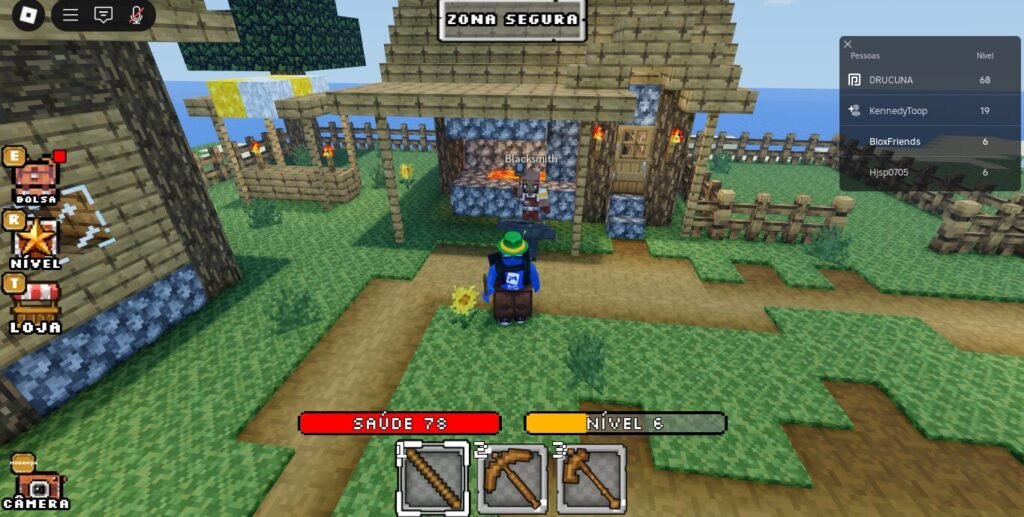Open the Loja shop

36,304
